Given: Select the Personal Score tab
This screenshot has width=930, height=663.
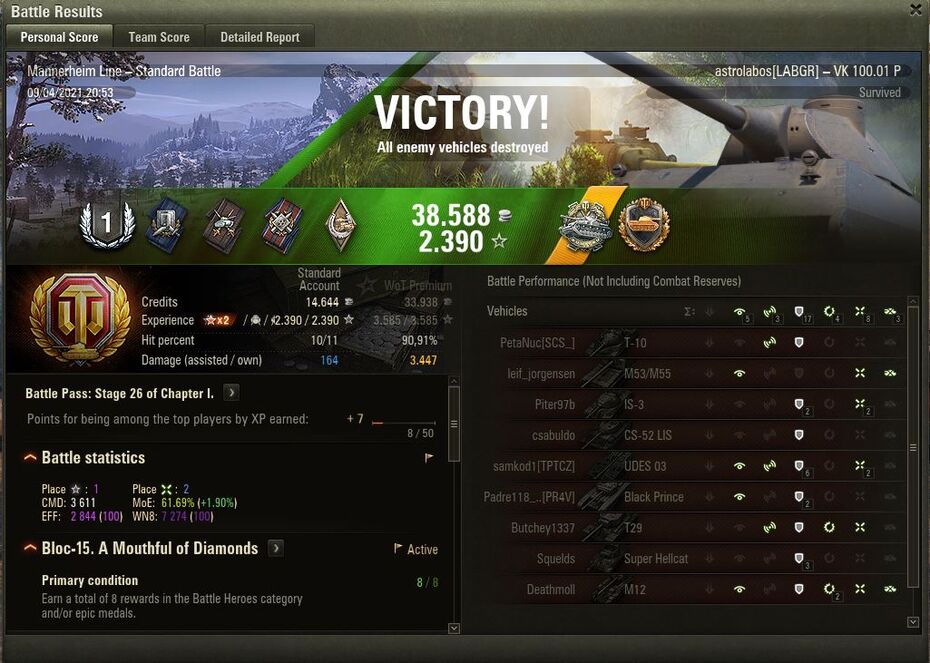Looking at the screenshot, I should [60, 37].
